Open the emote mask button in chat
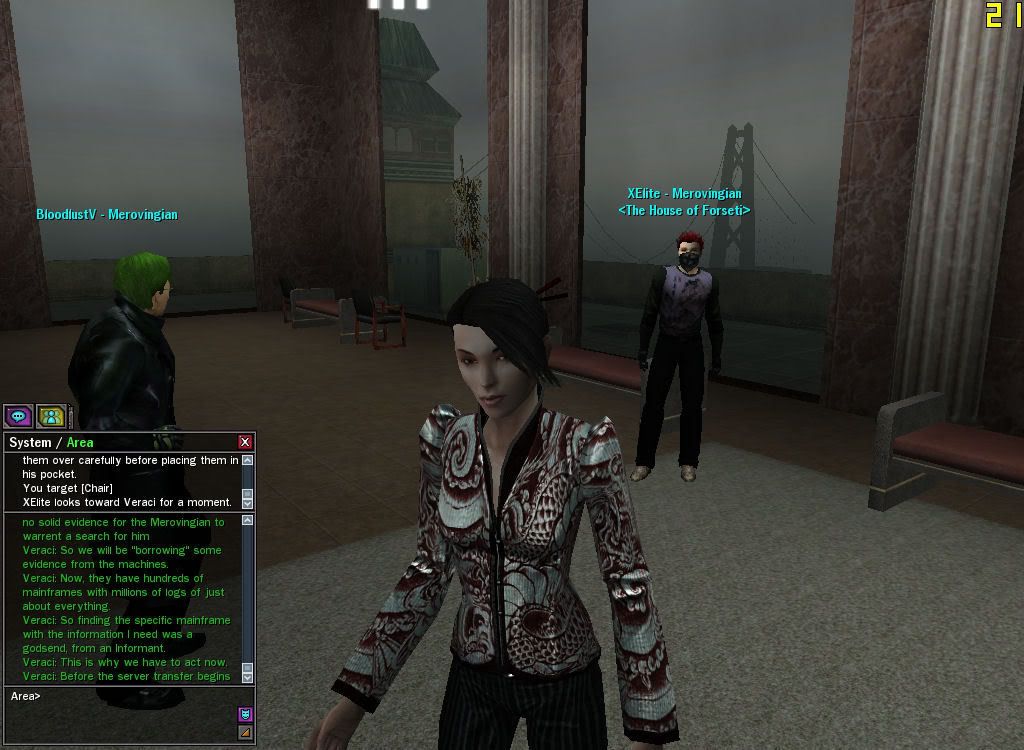 [245, 714]
